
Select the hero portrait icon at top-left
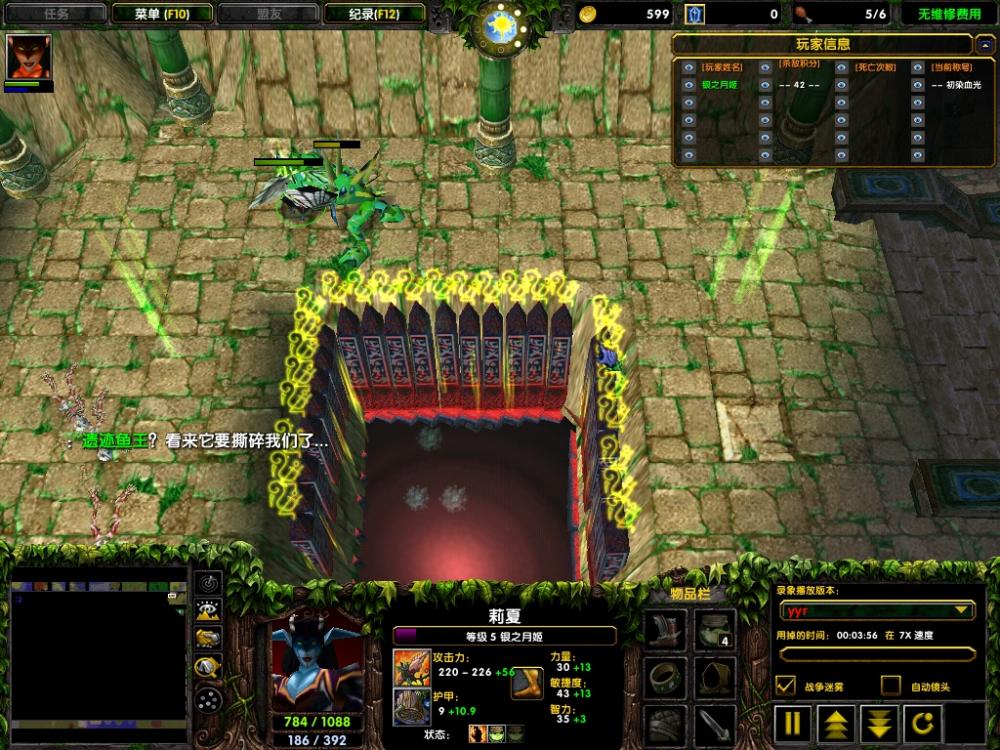tap(28, 57)
